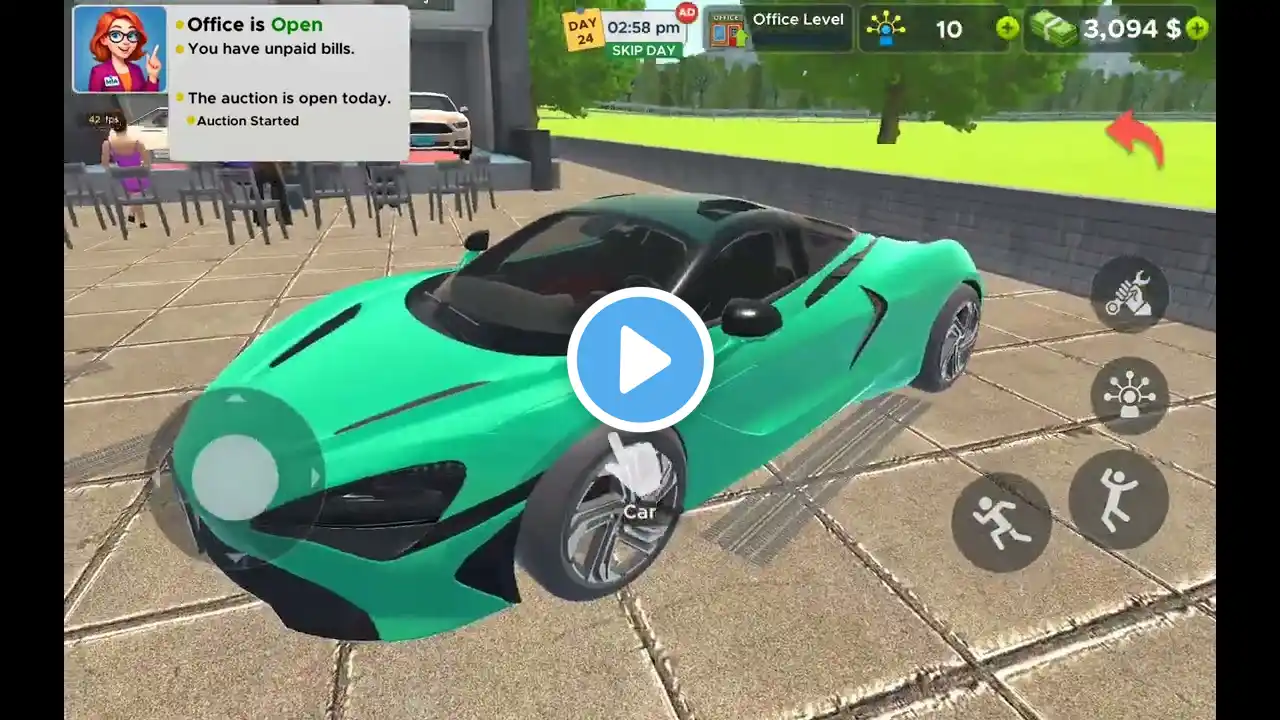Open the Office Level panel
The height and width of the screenshot is (720, 1280).
pyautogui.click(x=778, y=28)
